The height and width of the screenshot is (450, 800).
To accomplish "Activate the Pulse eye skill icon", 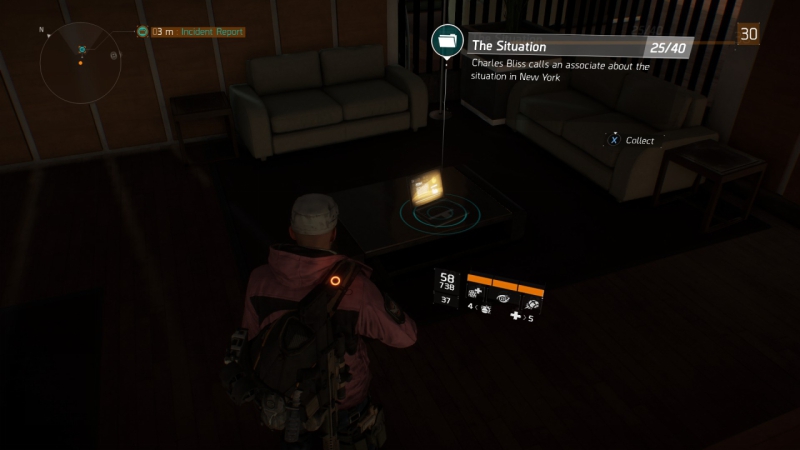I will pyautogui.click(x=503, y=299).
